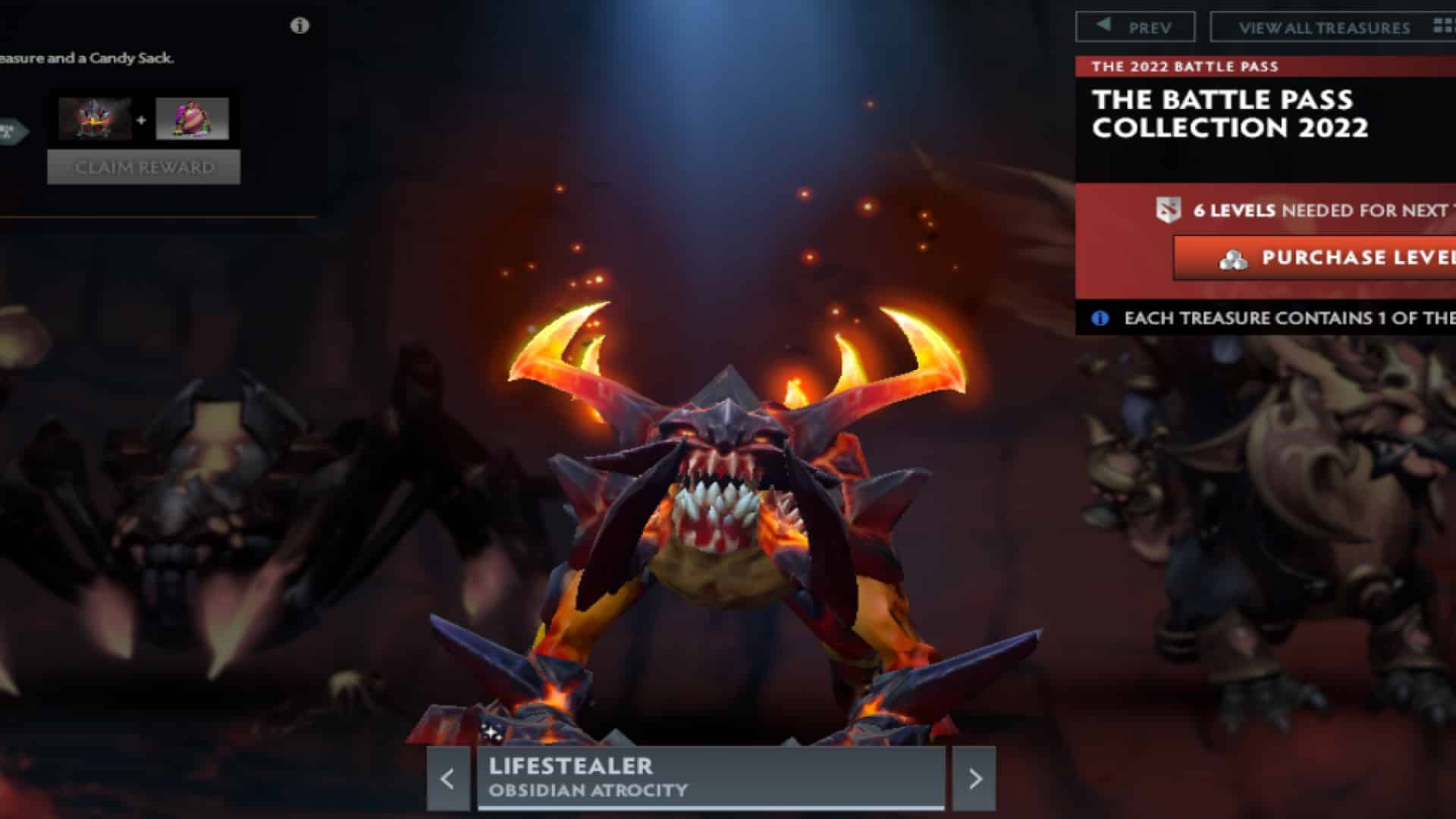The height and width of the screenshot is (819, 1456).
Task: Click the Battle Pass shield icon near 6 Levels
Action: click(x=1167, y=211)
